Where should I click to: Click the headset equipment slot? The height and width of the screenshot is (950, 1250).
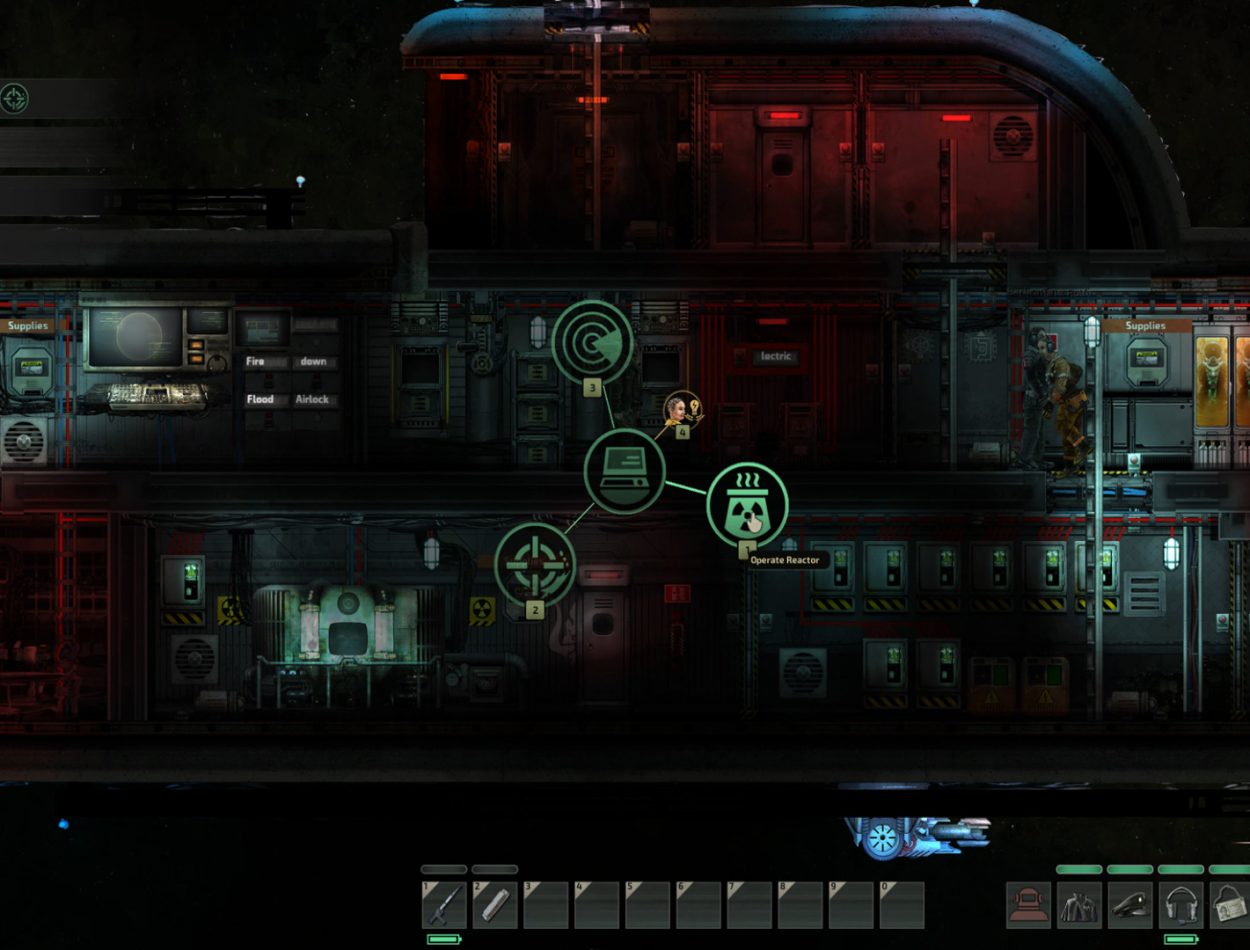(1182, 905)
